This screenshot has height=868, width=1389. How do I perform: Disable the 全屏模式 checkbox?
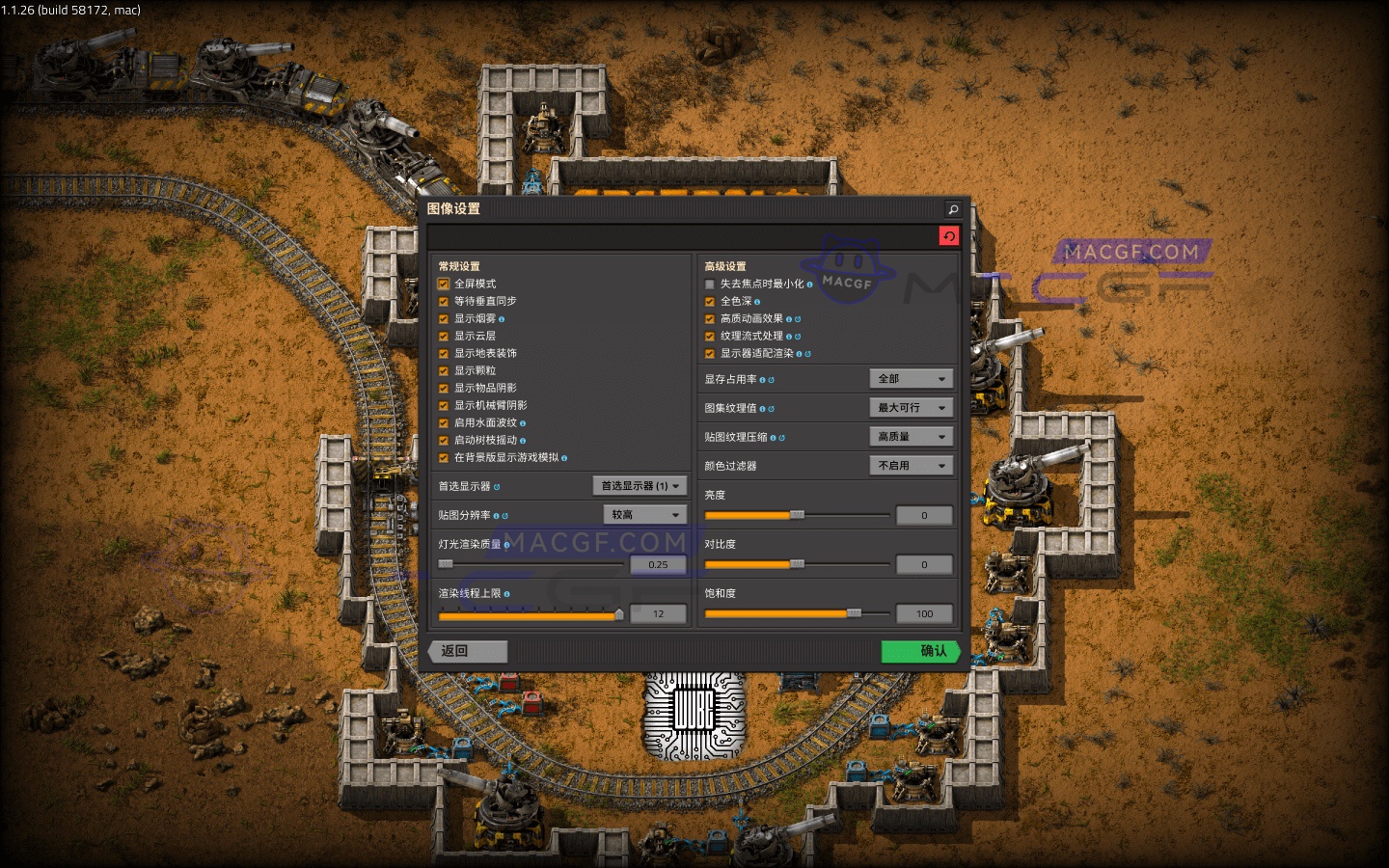pyautogui.click(x=444, y=283)
